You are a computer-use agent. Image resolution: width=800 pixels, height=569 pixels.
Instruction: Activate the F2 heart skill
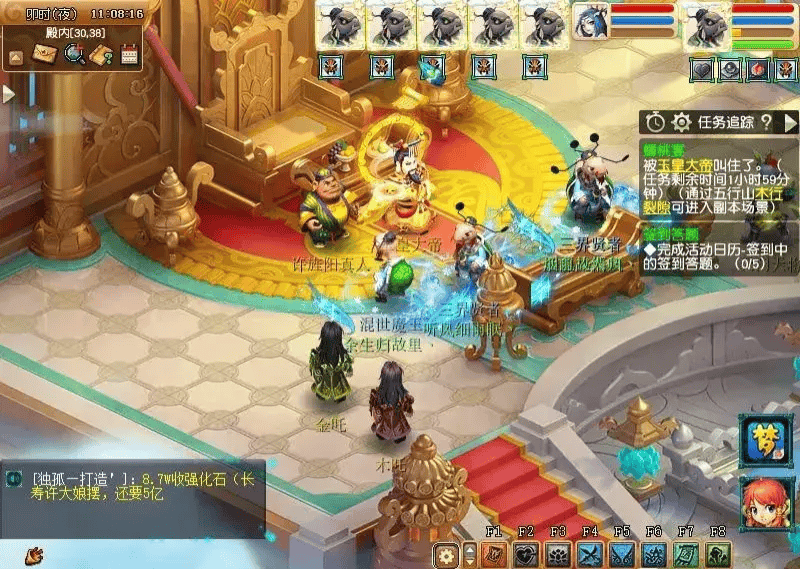(526, 555)
